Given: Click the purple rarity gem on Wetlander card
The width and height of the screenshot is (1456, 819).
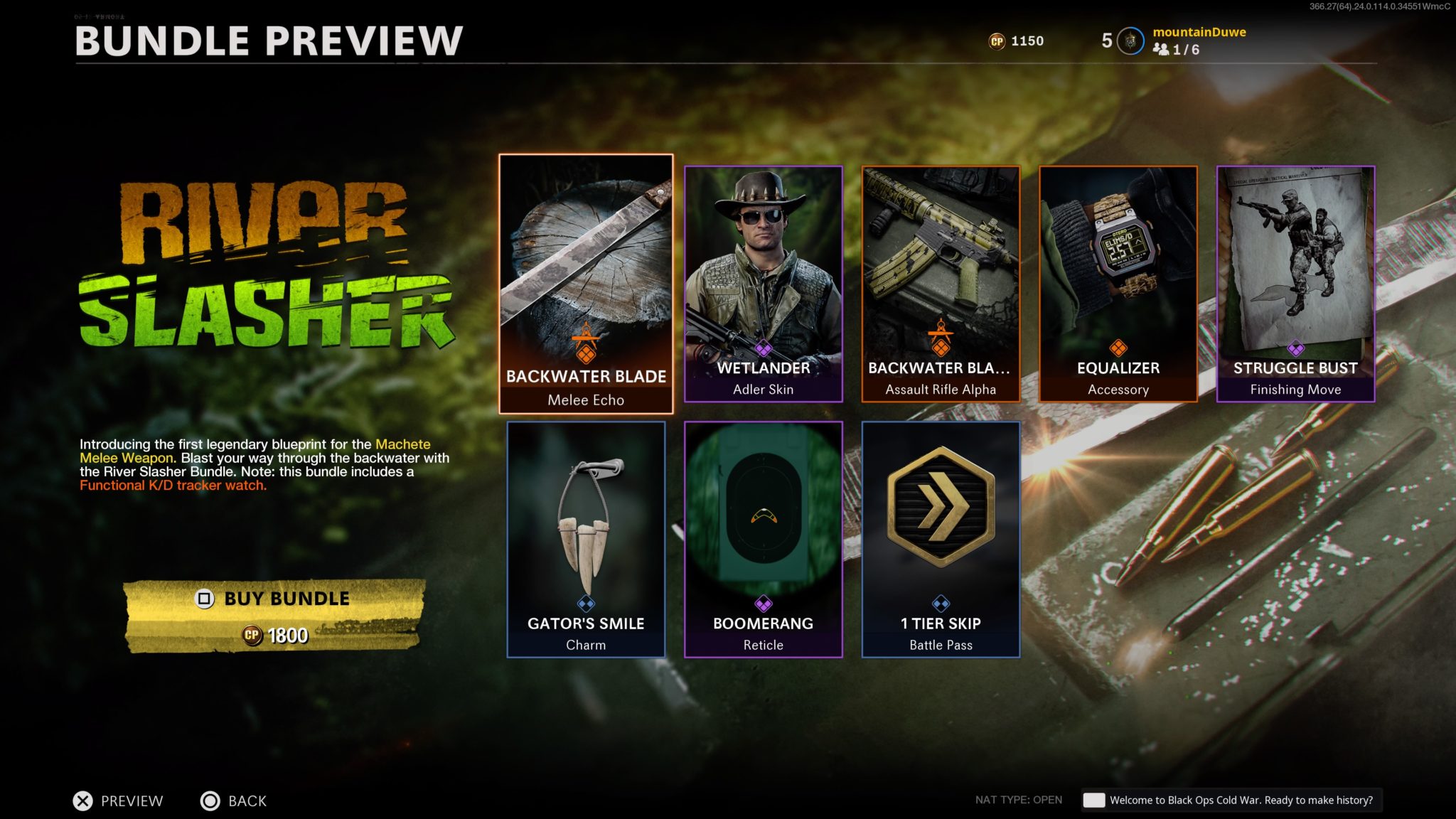Looking at the screenshot, I should pos(763,346).
